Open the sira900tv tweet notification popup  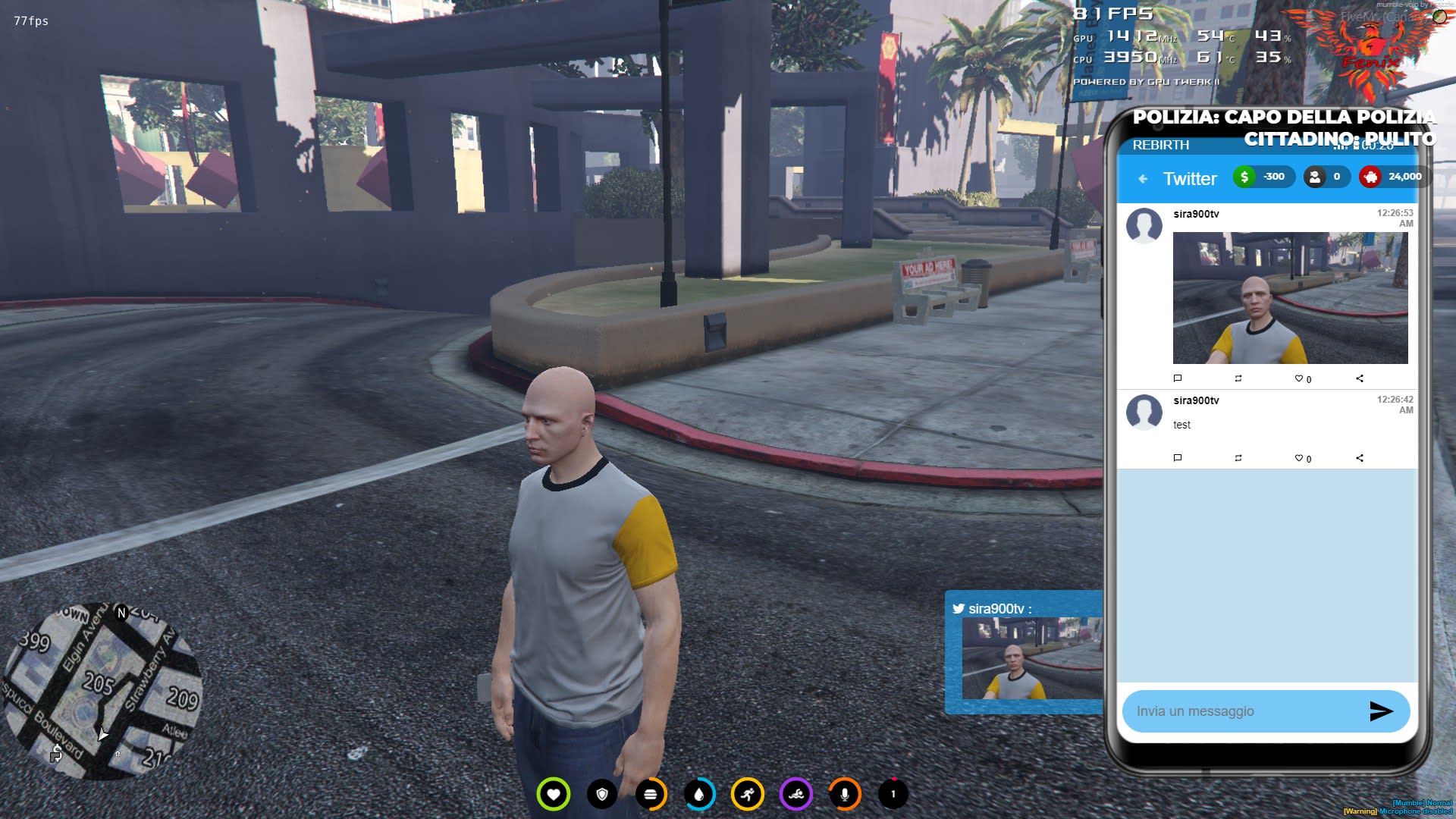1024,652
